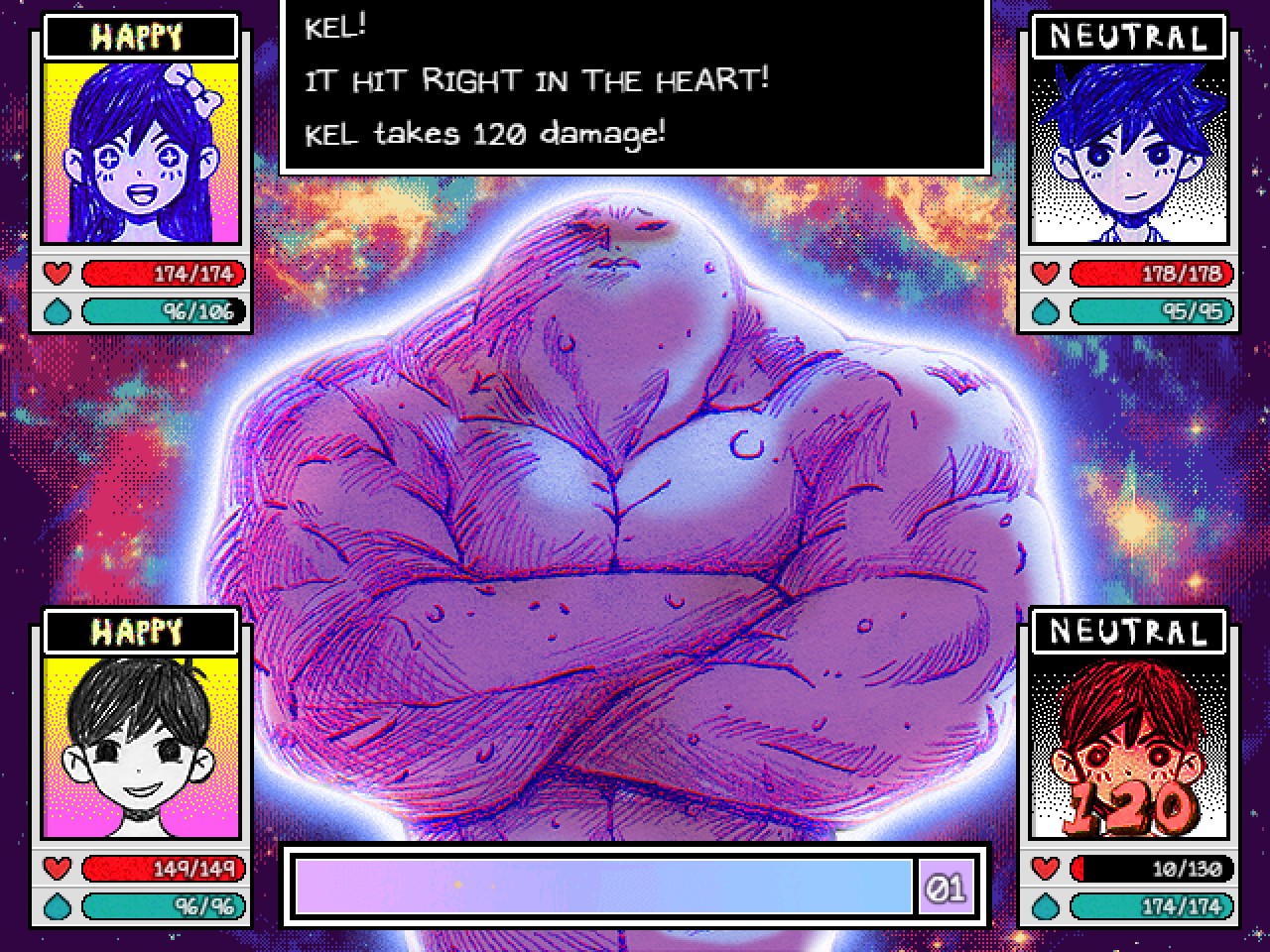Open the energy counter showing 01
1270x952 pixels.
coord(946,889)
